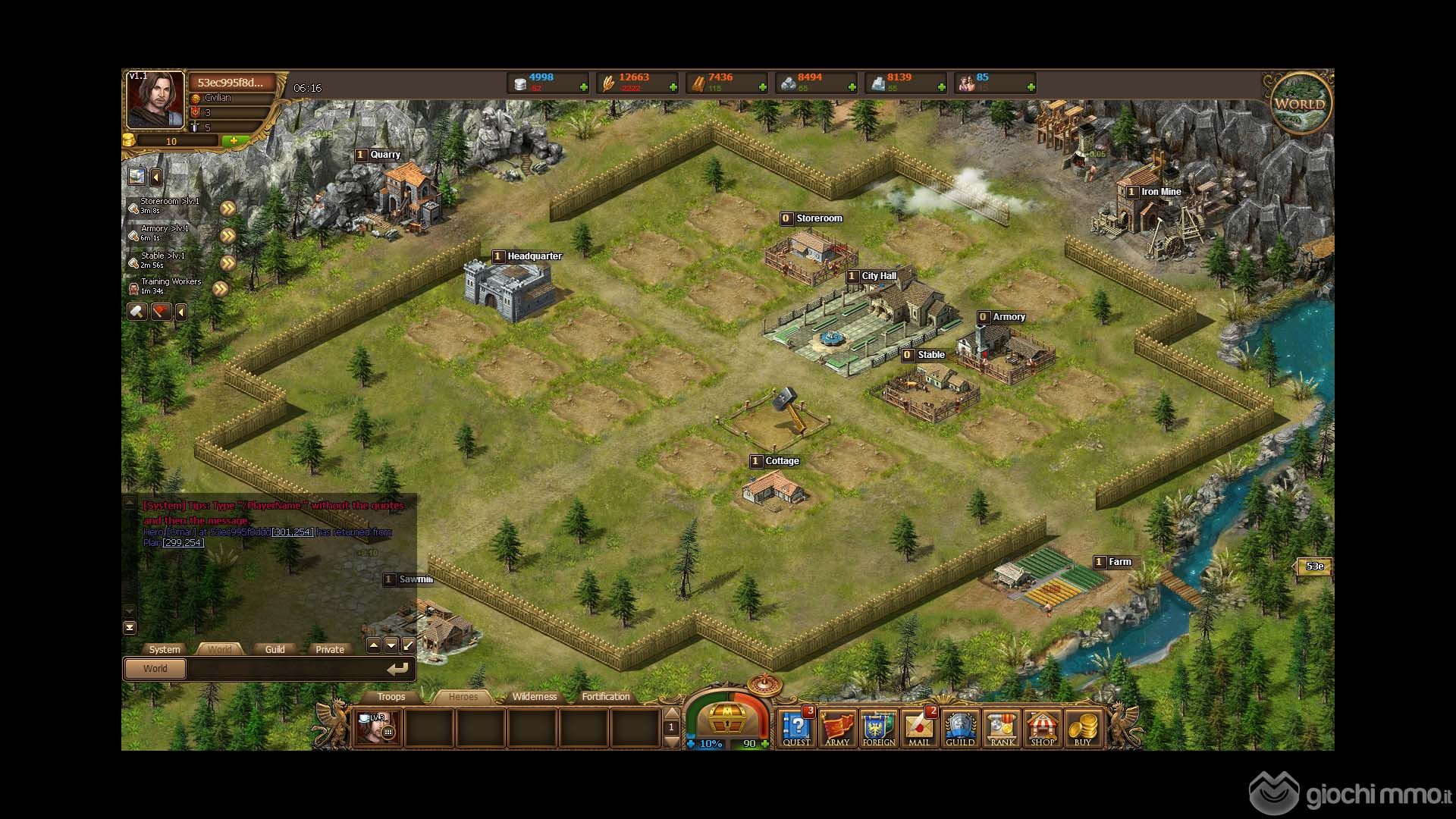Open the Shop
Viewport: 1456px width, 819px height.
(x=1043, y=728)
